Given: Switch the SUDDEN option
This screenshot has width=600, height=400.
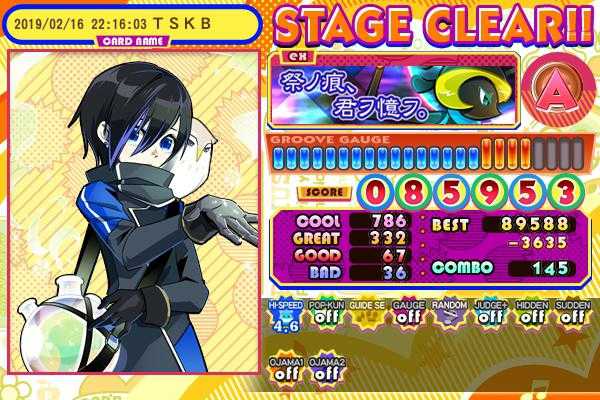Looking at the screenshot, I should [x=570, y=315].
